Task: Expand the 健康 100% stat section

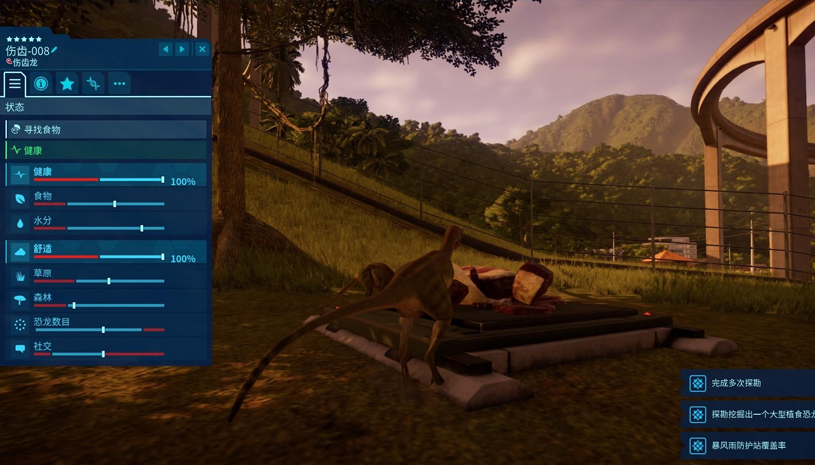Action: click(106, 175)
